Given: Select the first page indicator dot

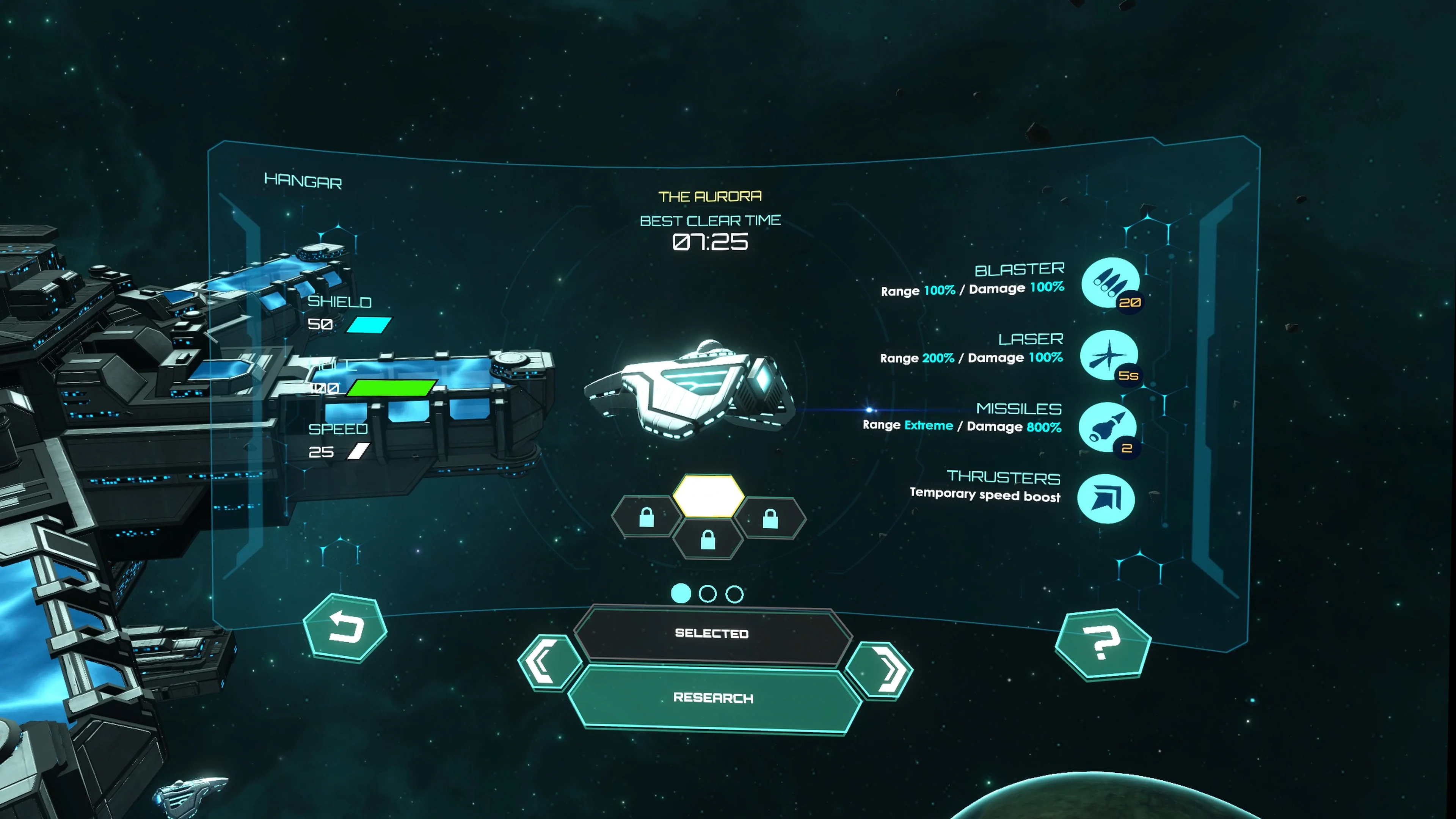Looking at the screenshot, I should 682,594.
